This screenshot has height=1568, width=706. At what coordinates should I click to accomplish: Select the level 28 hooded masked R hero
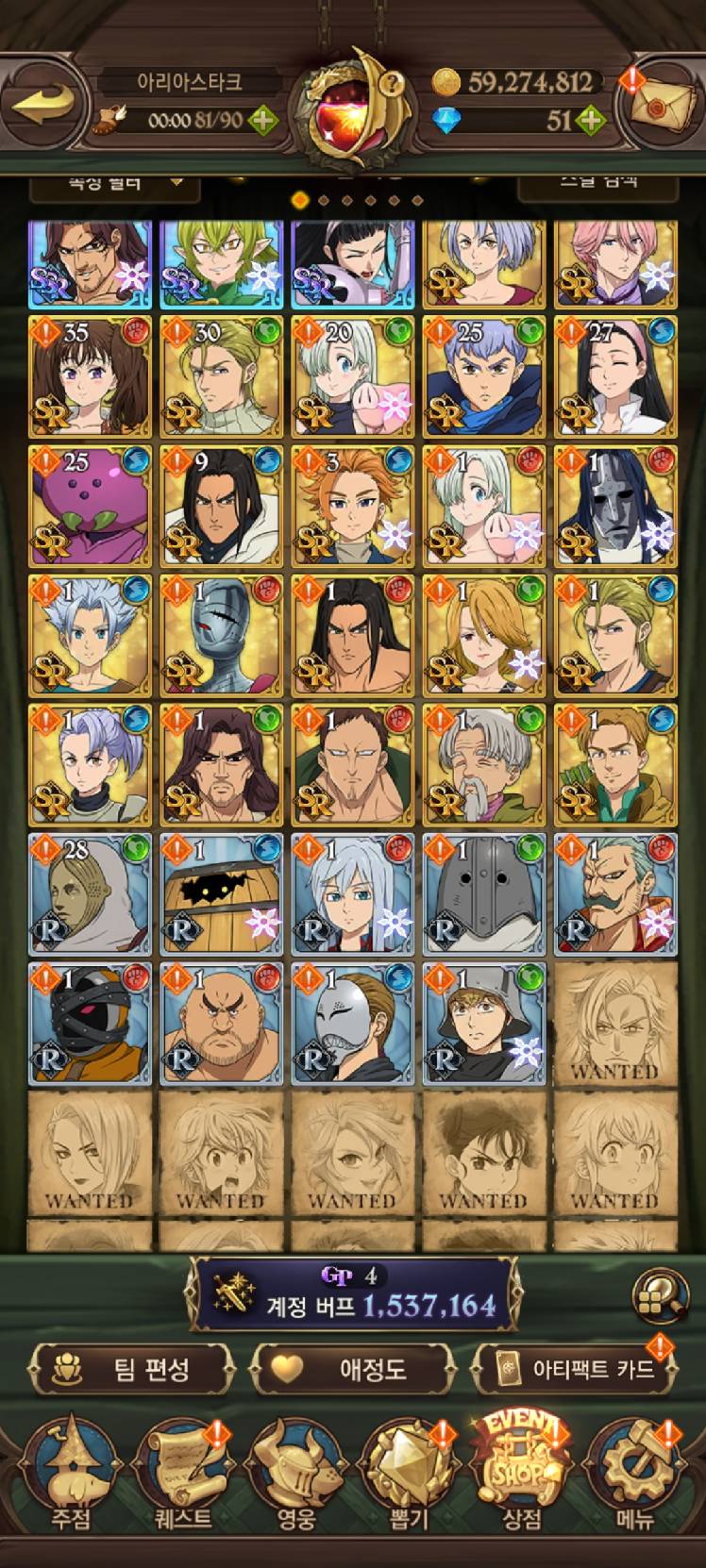[x=90, y=892]
